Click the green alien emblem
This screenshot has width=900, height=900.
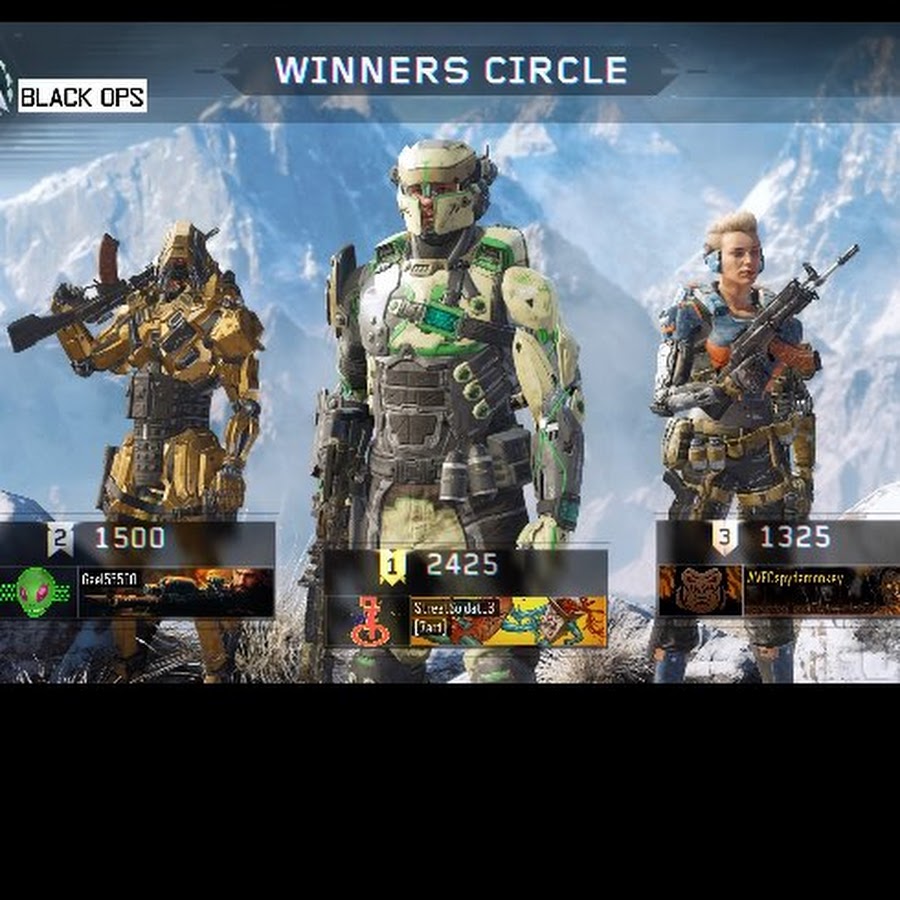coord(37,592)
